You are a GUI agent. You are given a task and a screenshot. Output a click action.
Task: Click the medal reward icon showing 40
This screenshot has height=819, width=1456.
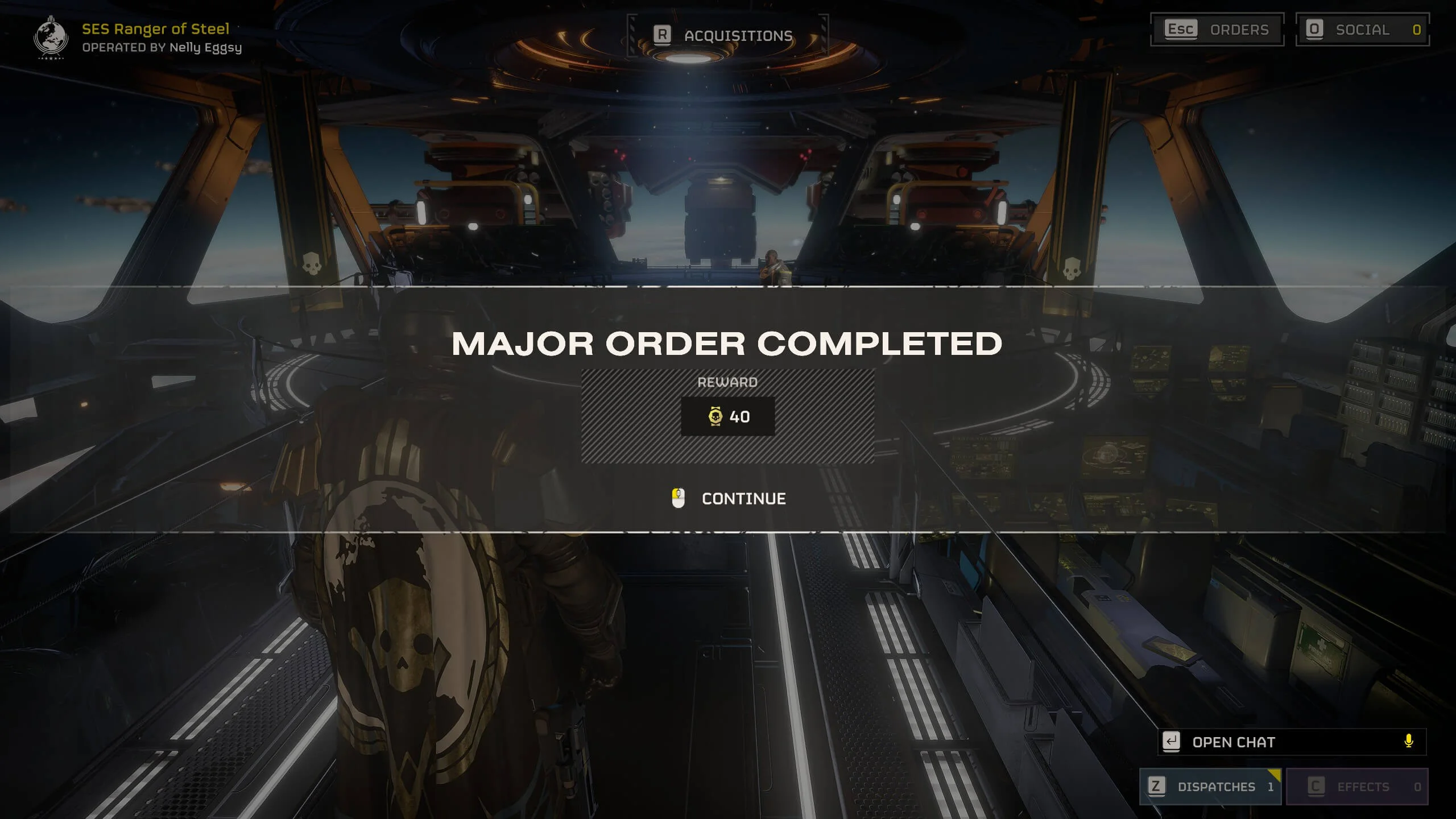click(715, 416)
